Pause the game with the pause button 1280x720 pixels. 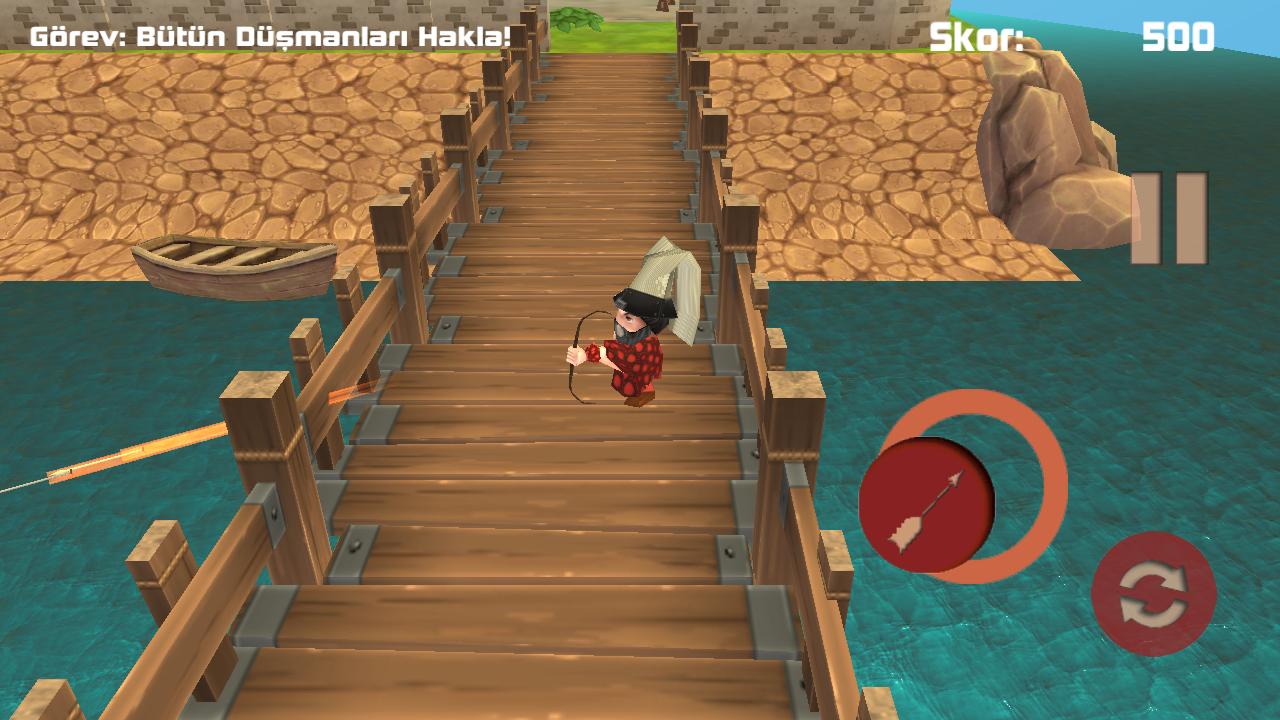tap(1168, 219)
